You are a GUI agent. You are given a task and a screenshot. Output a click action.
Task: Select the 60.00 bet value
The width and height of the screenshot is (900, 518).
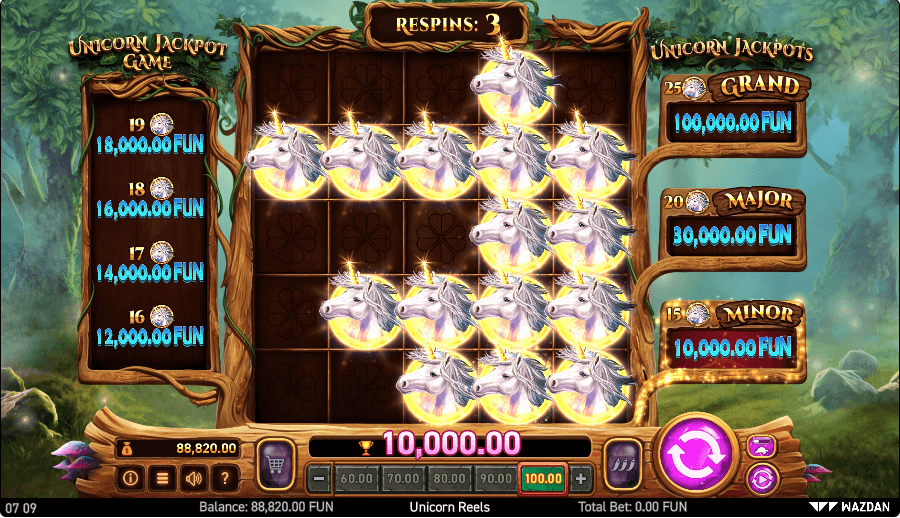[357, 479]
